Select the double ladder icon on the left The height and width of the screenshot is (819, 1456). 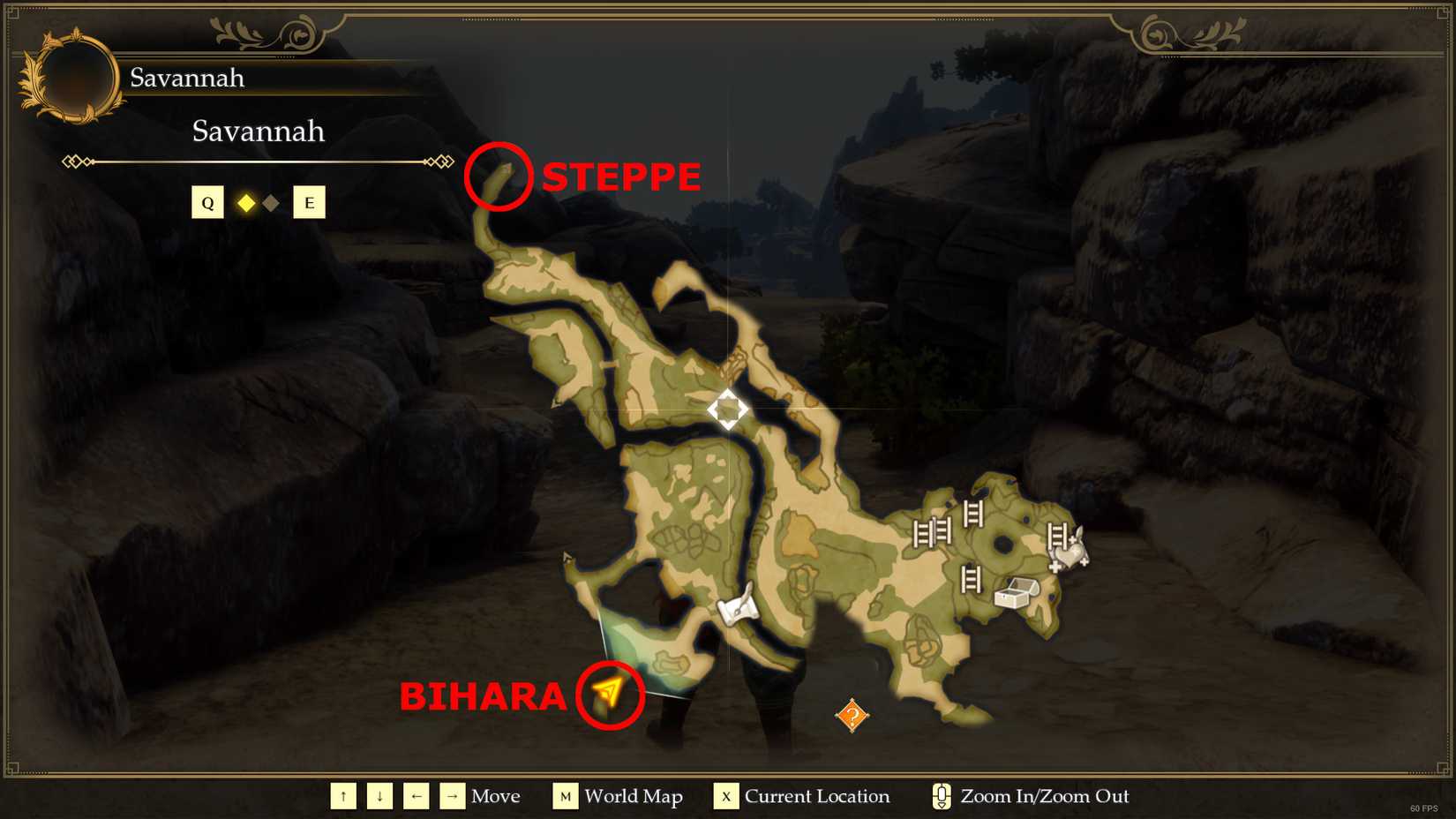coord(933,532)
